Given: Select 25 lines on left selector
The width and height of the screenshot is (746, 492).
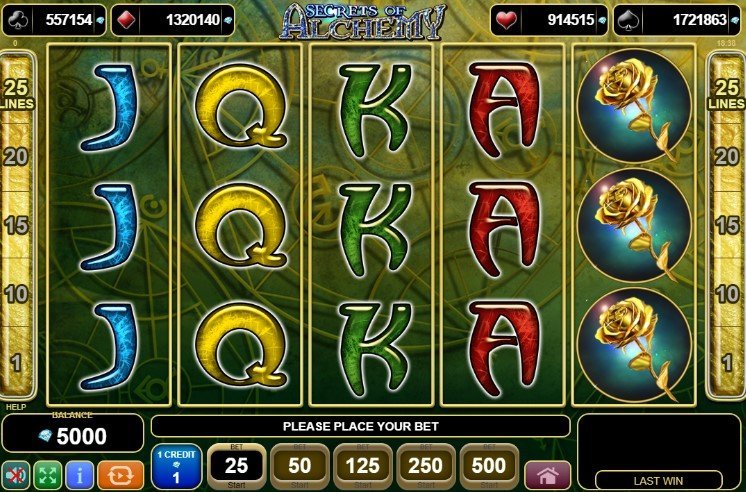Looking at the screenshot, I should coord(15,92).
